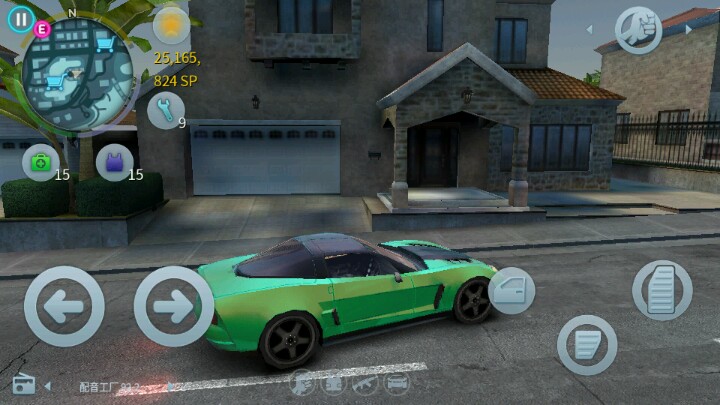Select the fist weapon icon

point(637,29)
